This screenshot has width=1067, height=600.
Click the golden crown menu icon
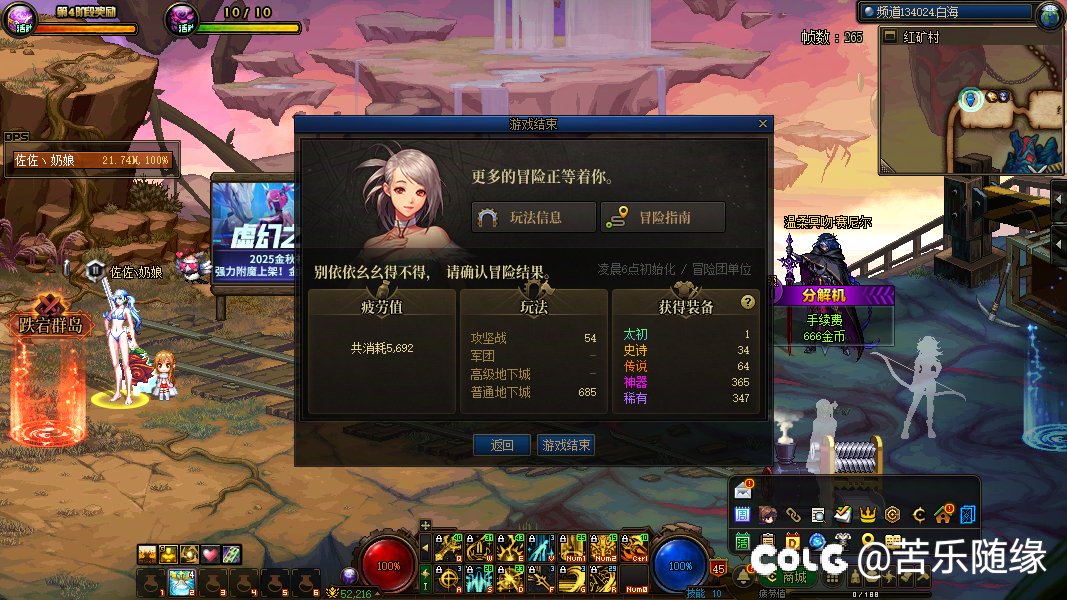[868, 514]
